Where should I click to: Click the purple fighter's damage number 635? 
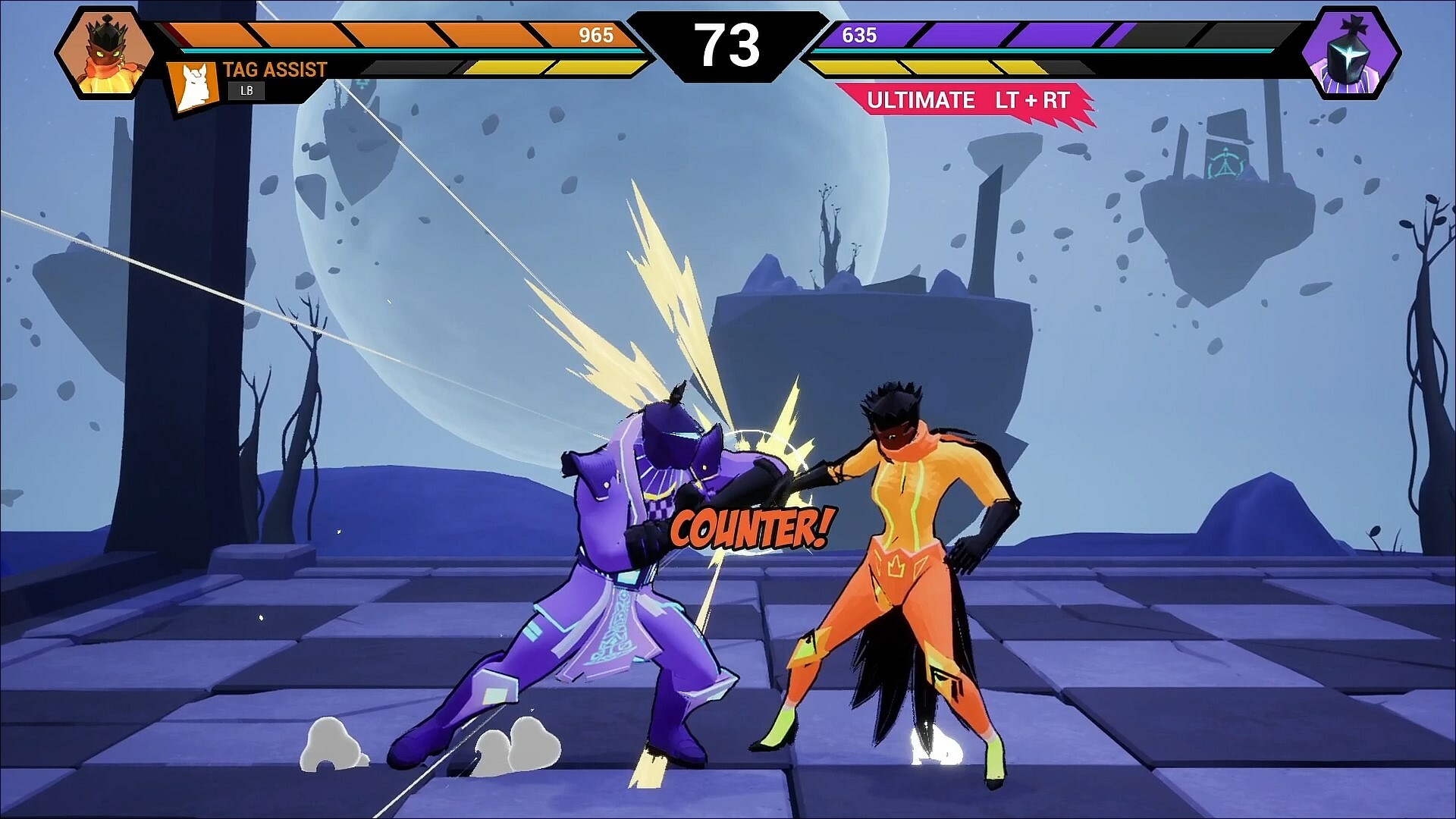859,35
